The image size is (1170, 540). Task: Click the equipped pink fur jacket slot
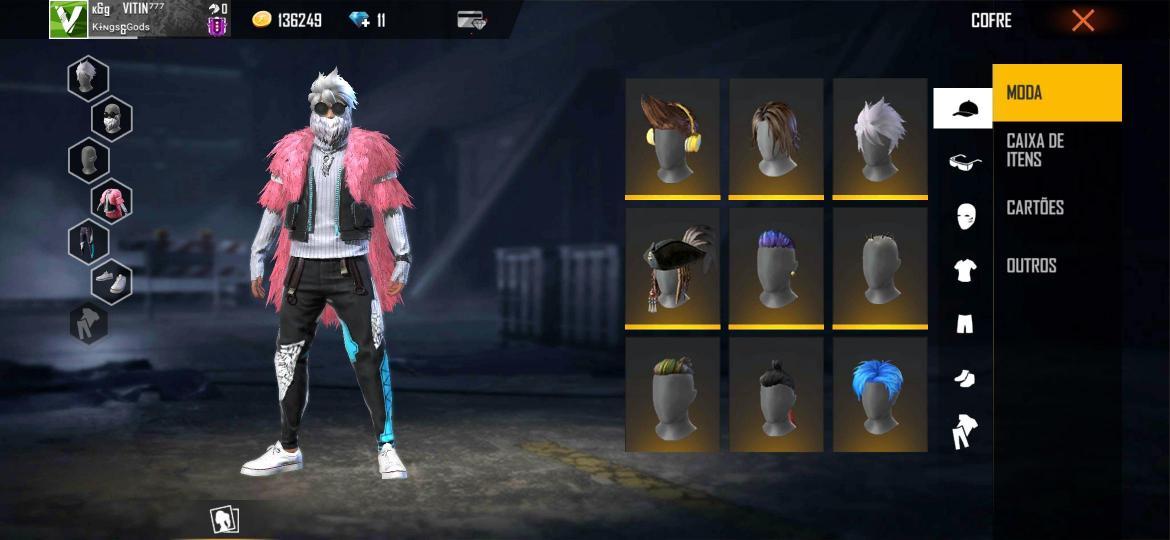coord(111,200)
